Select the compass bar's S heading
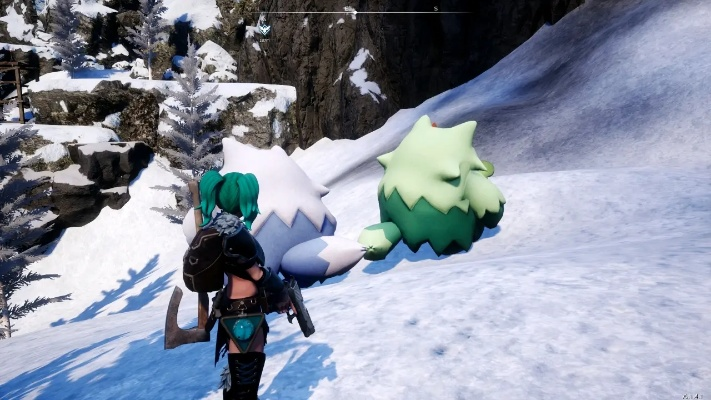Viewport: 711px width, 400px height. (435, 9)
